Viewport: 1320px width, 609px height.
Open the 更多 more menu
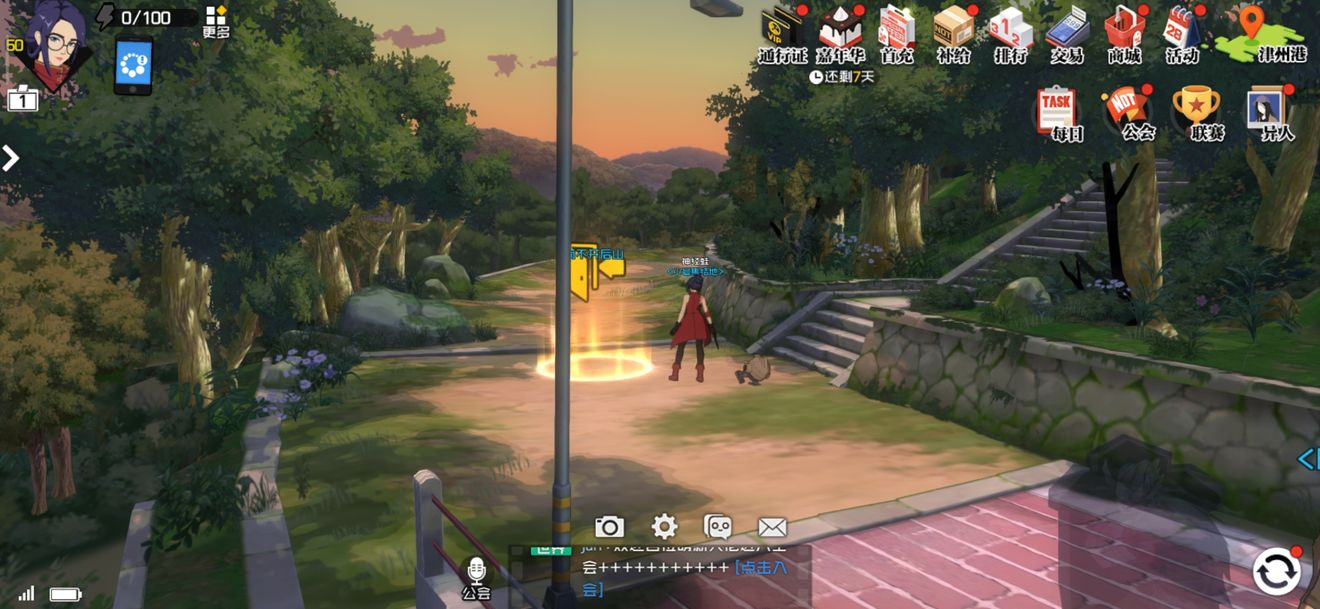pyautogui.click(x=216, y=21)
